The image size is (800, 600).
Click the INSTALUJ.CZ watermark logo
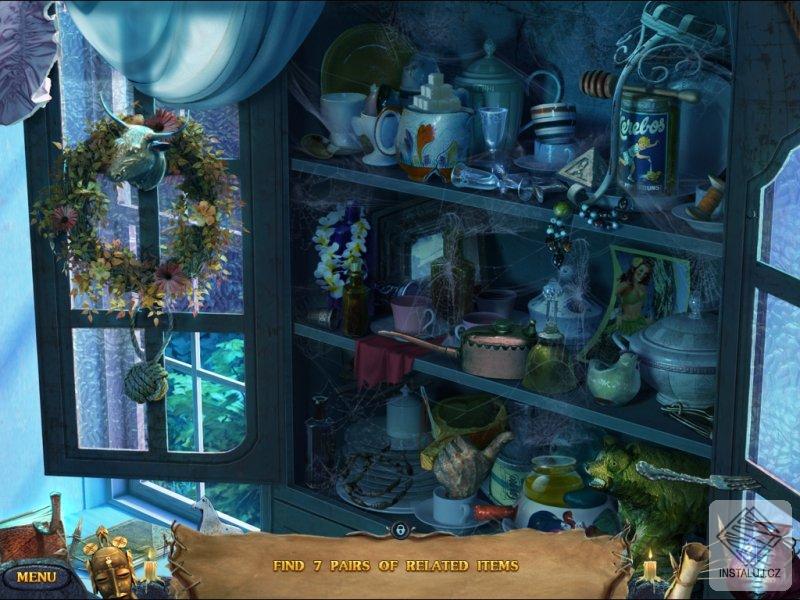(750, 547)
